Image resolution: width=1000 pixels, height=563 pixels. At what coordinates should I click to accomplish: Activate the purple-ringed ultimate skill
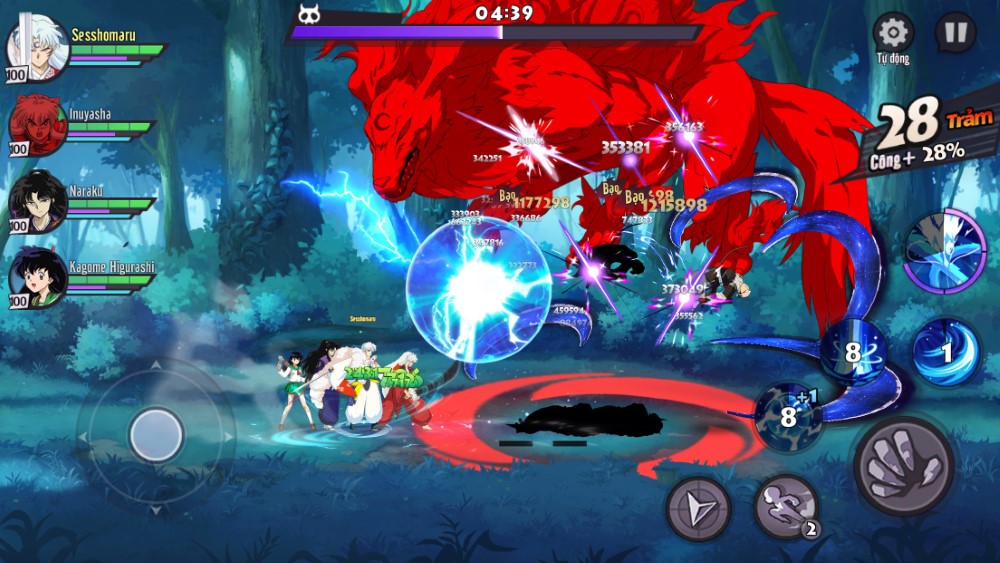point(945,251)
